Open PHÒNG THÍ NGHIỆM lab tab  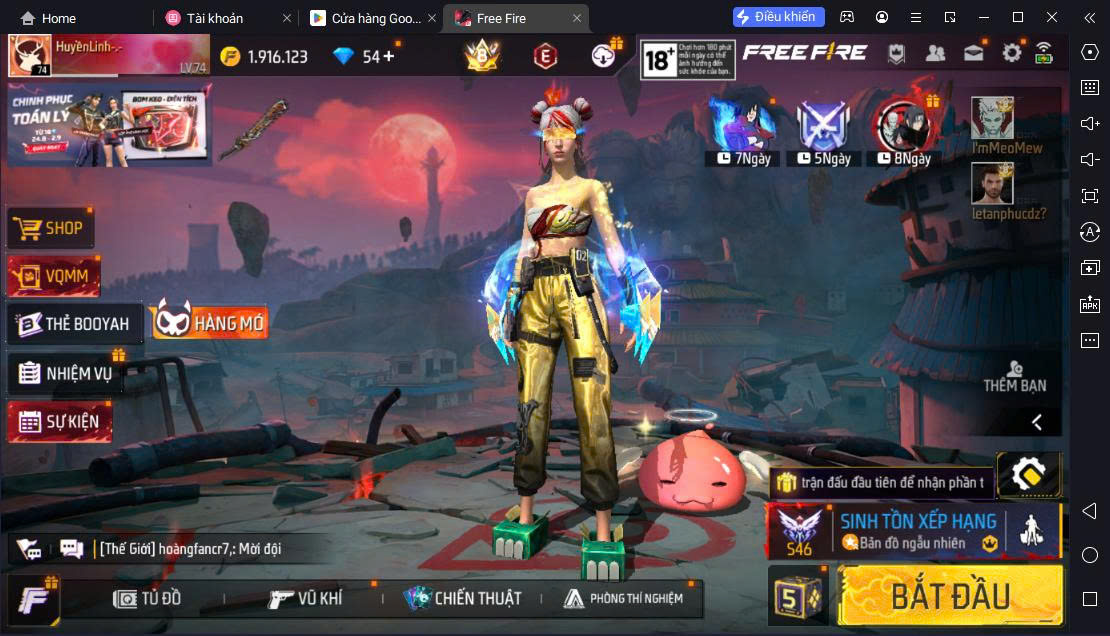[x=624, y=598]
